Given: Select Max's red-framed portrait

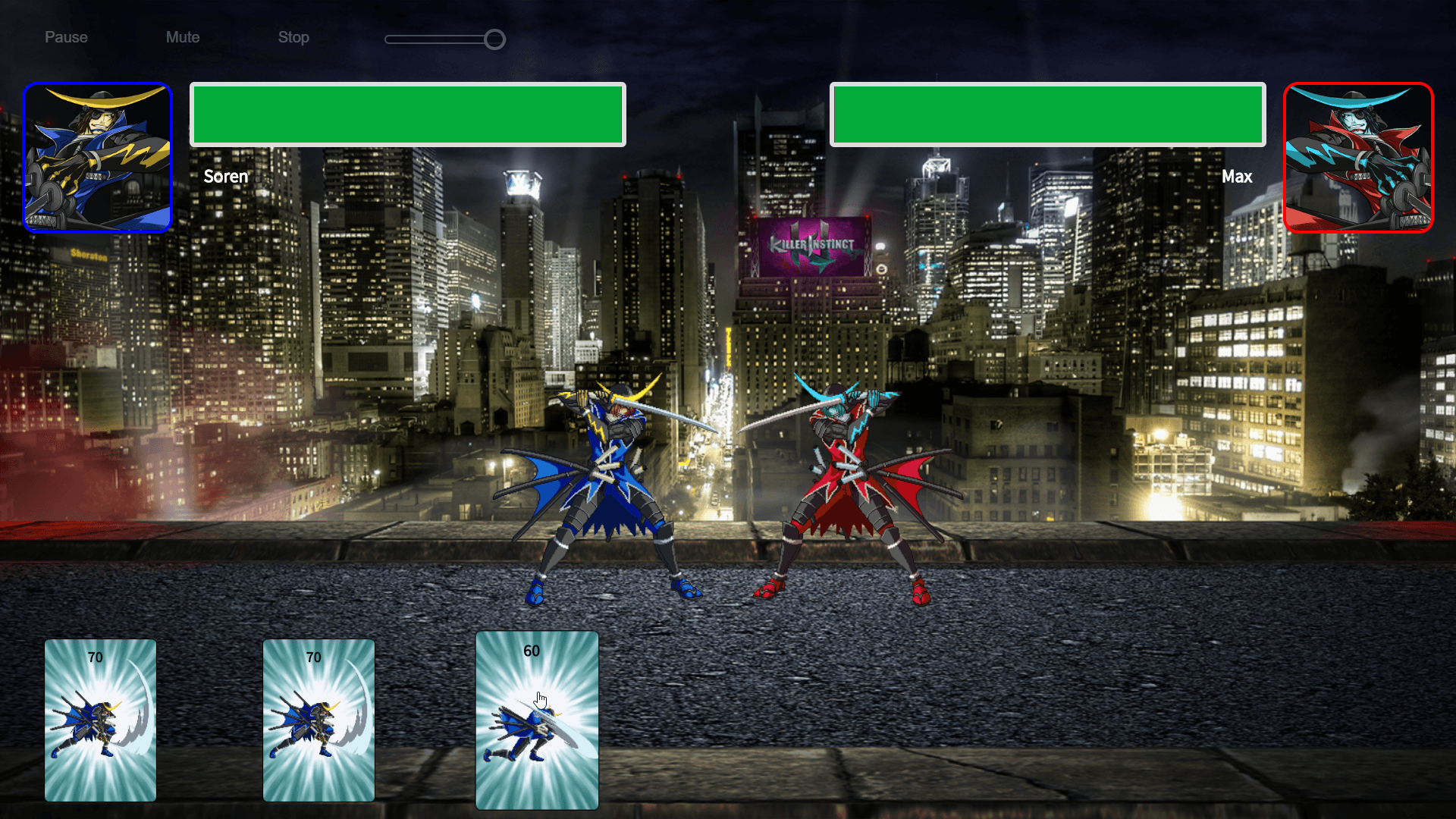Looking at the screenshot, I should tap(1358, 157).
